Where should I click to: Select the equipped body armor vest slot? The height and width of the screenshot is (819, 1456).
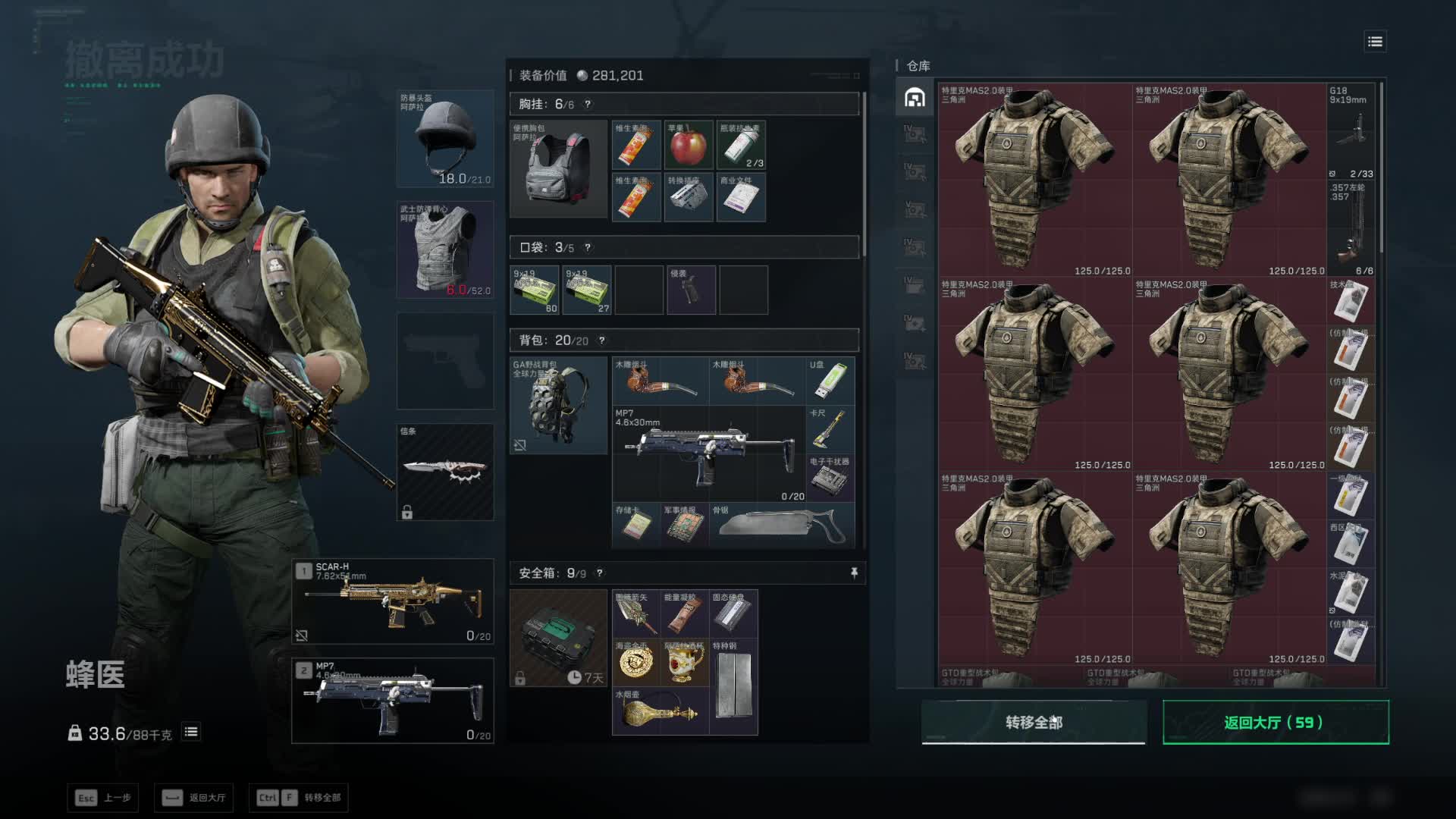pos(445,249)
